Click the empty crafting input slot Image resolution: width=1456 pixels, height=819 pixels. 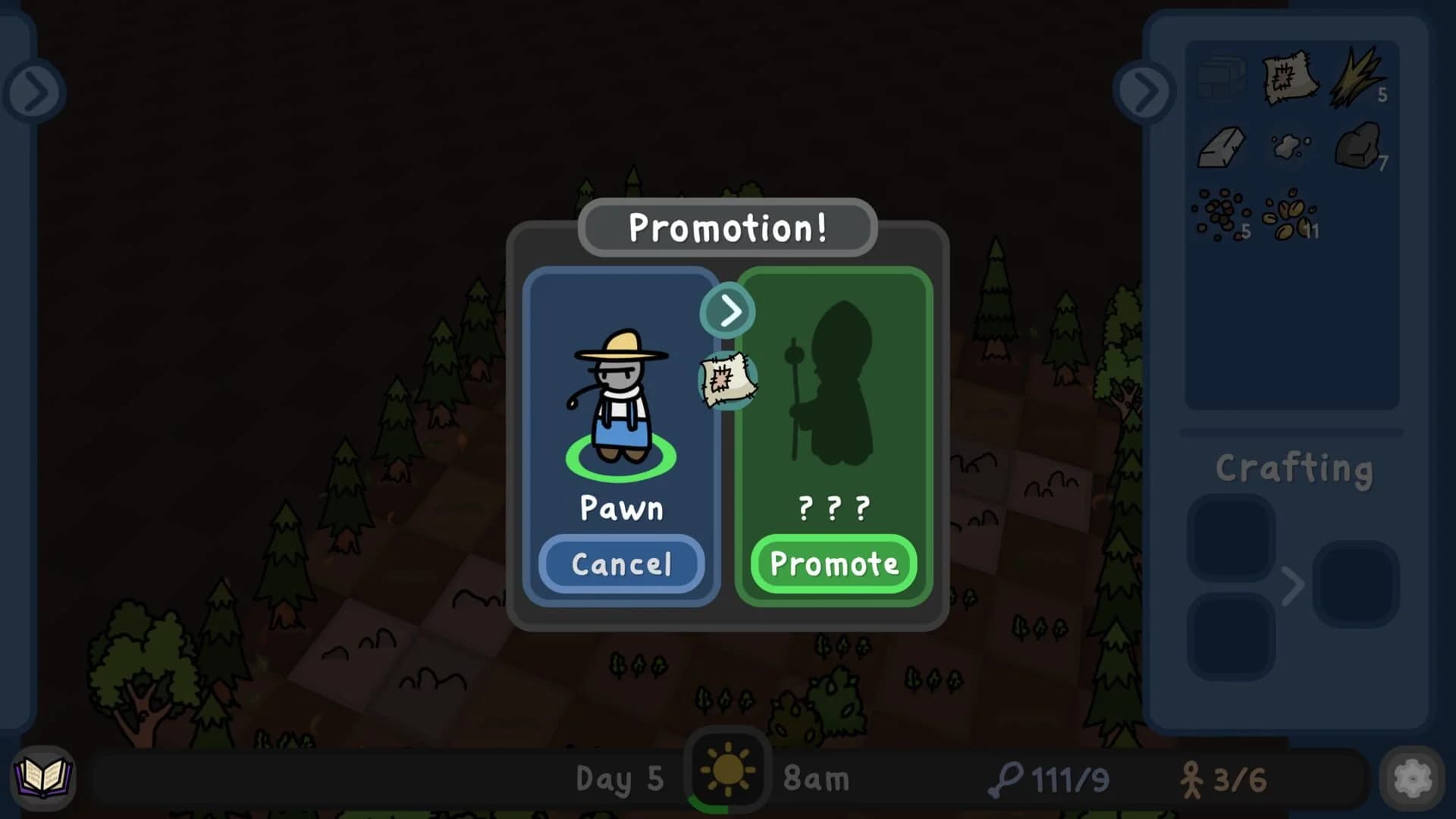[1230, 535]
